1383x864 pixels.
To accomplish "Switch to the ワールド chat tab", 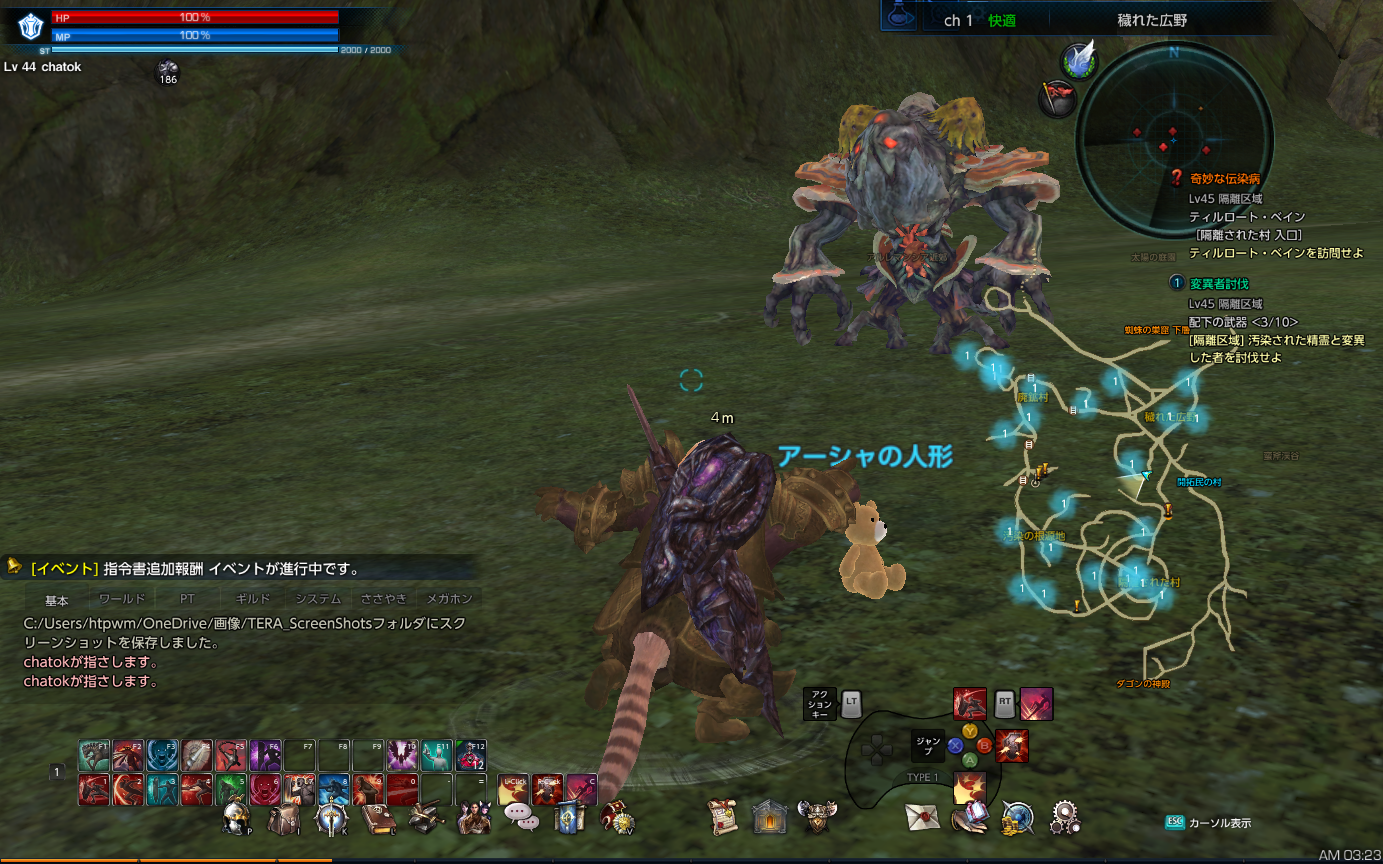I will pos(121,599).
